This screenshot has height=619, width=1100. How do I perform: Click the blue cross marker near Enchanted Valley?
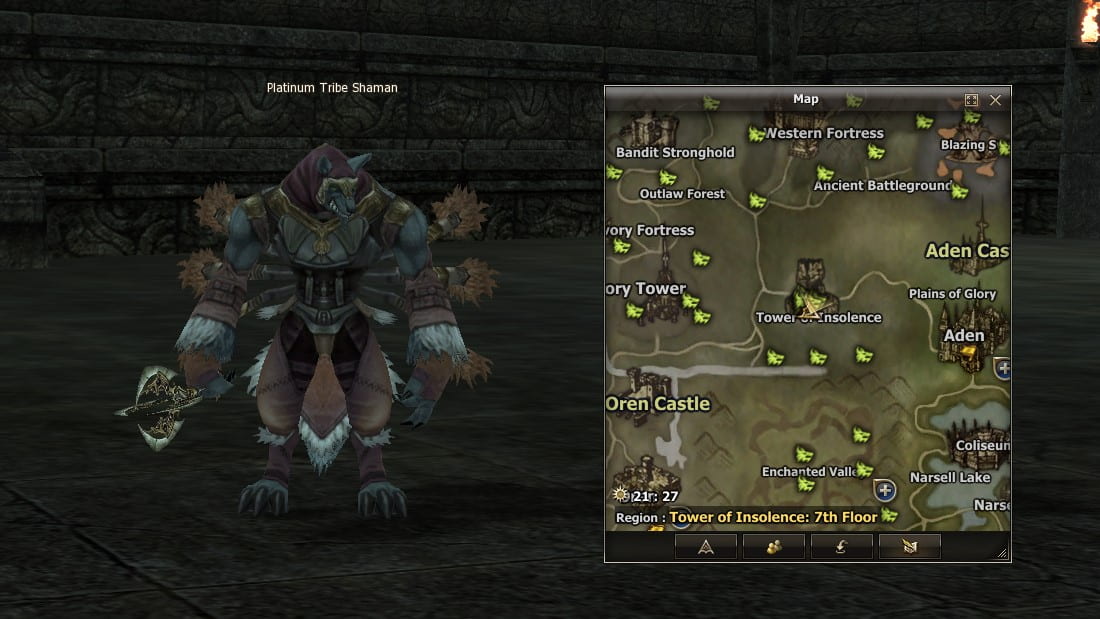(x=884, y=490)
